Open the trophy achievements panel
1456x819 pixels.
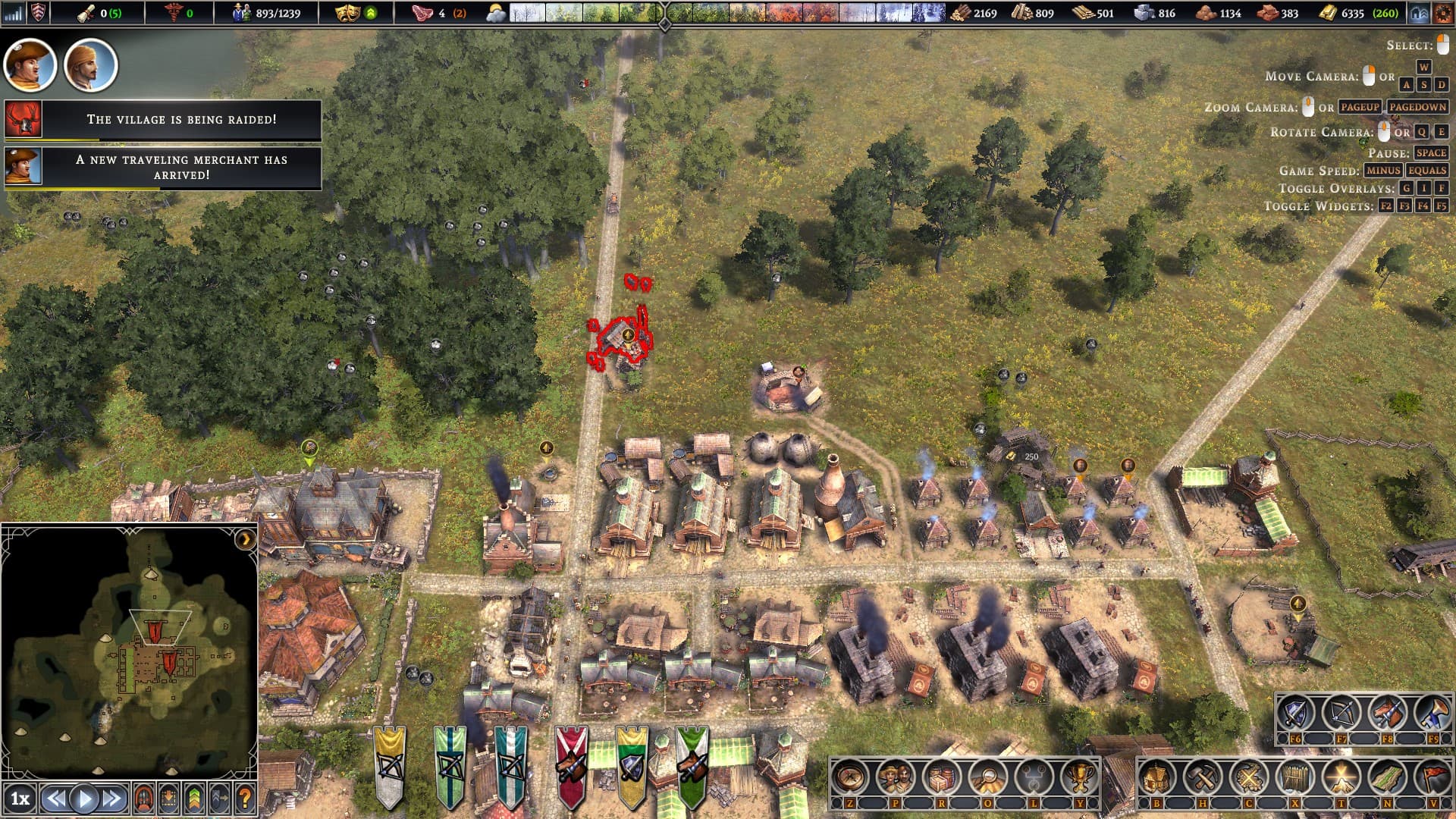[1078, 777]
